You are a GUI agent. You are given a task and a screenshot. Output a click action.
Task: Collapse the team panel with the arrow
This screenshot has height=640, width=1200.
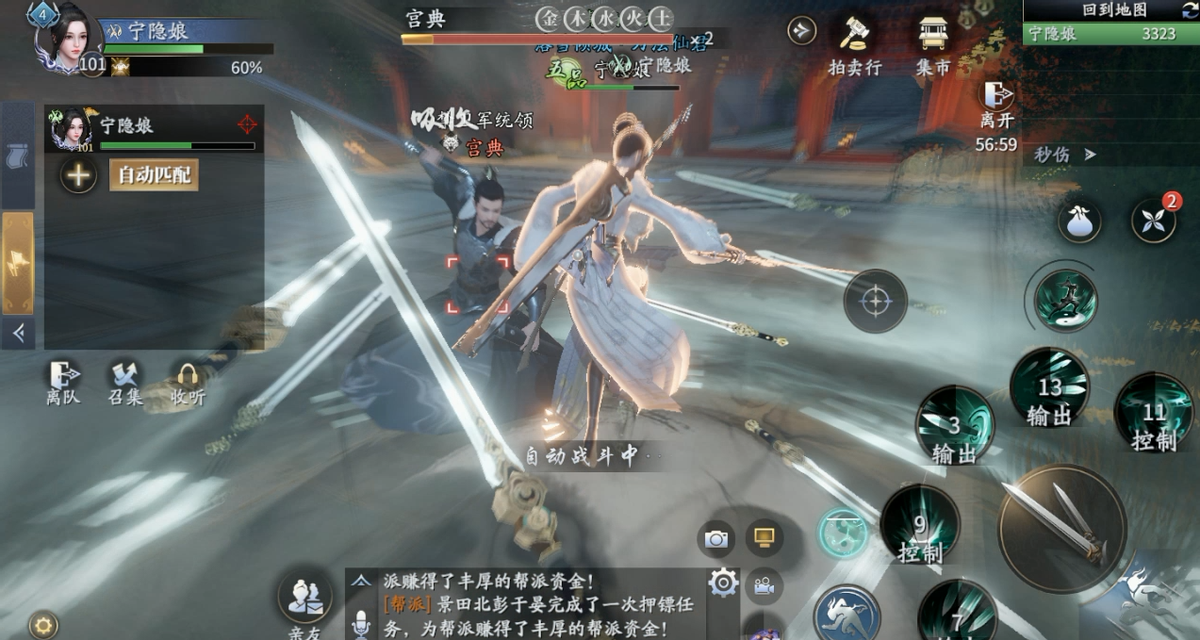pos(17,333)
